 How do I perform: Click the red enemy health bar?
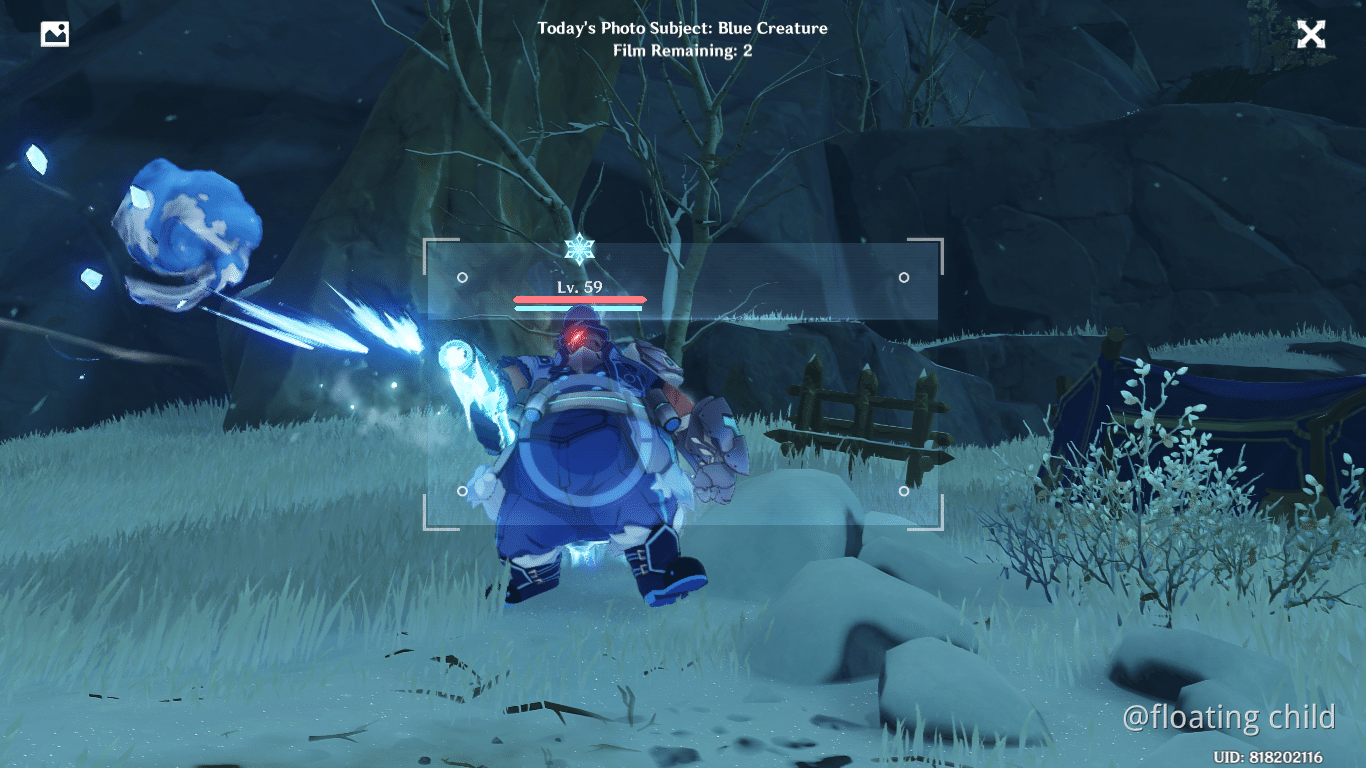(x=578, y=299)
